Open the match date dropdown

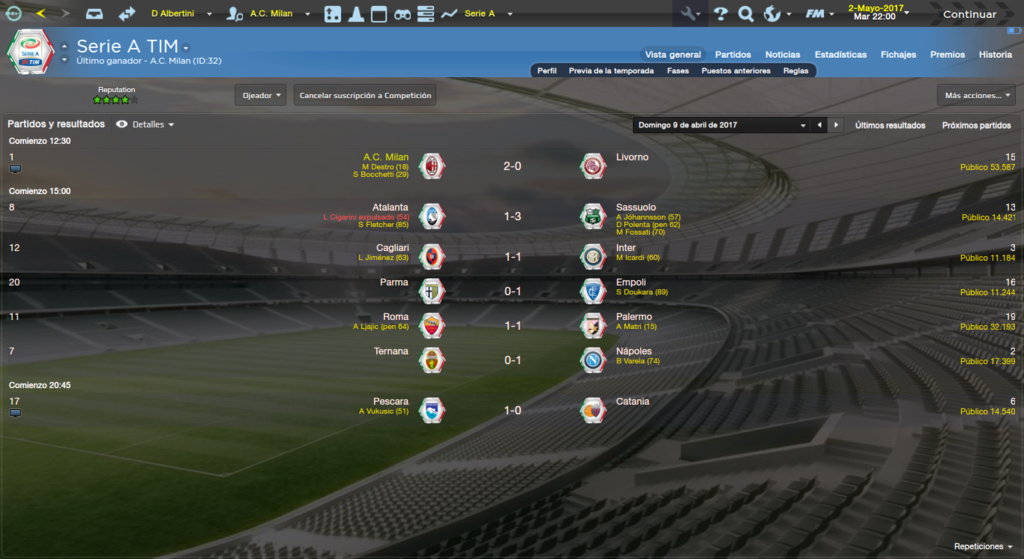click(x=720, y=125)
